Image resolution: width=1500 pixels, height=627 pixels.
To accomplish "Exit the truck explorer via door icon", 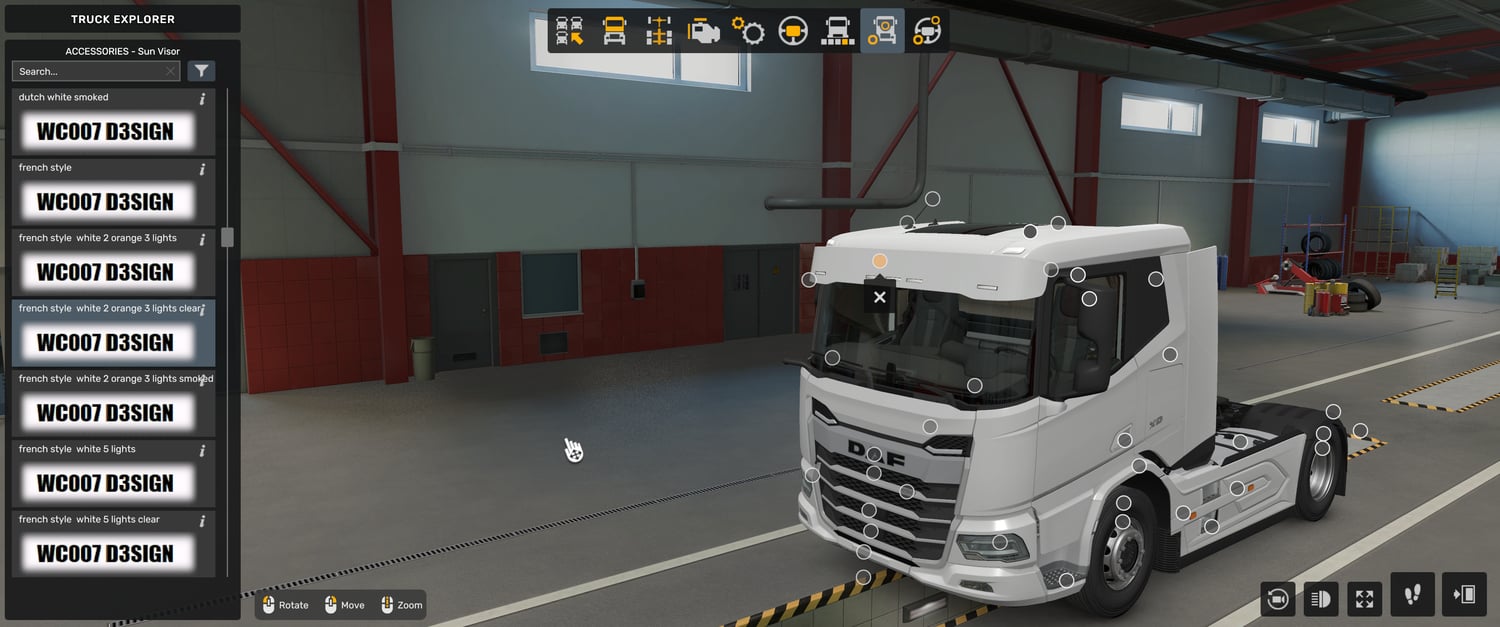I will [1464, 595].
